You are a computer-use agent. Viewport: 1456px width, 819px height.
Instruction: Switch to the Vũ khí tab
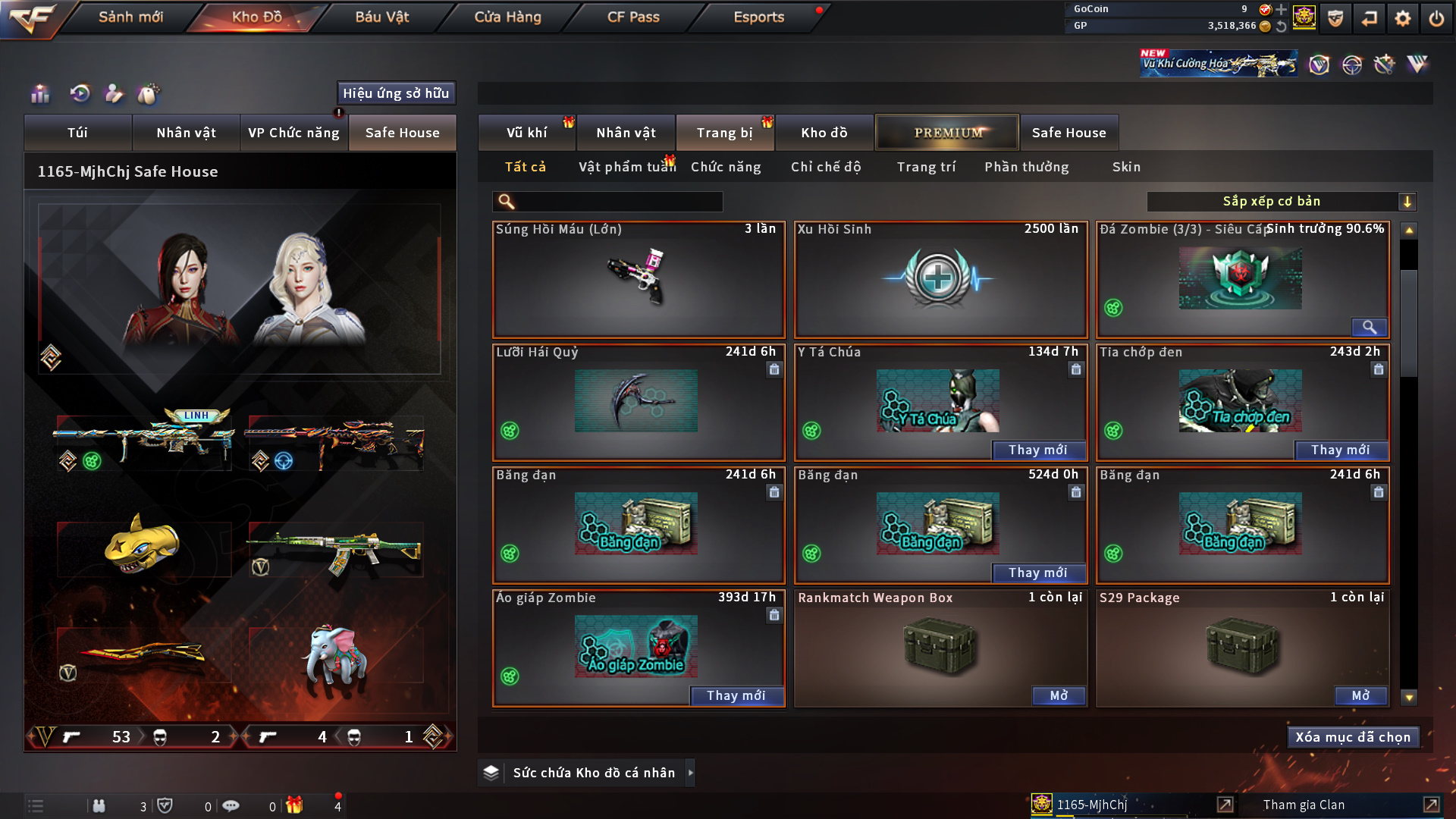(x=526, y=133)
